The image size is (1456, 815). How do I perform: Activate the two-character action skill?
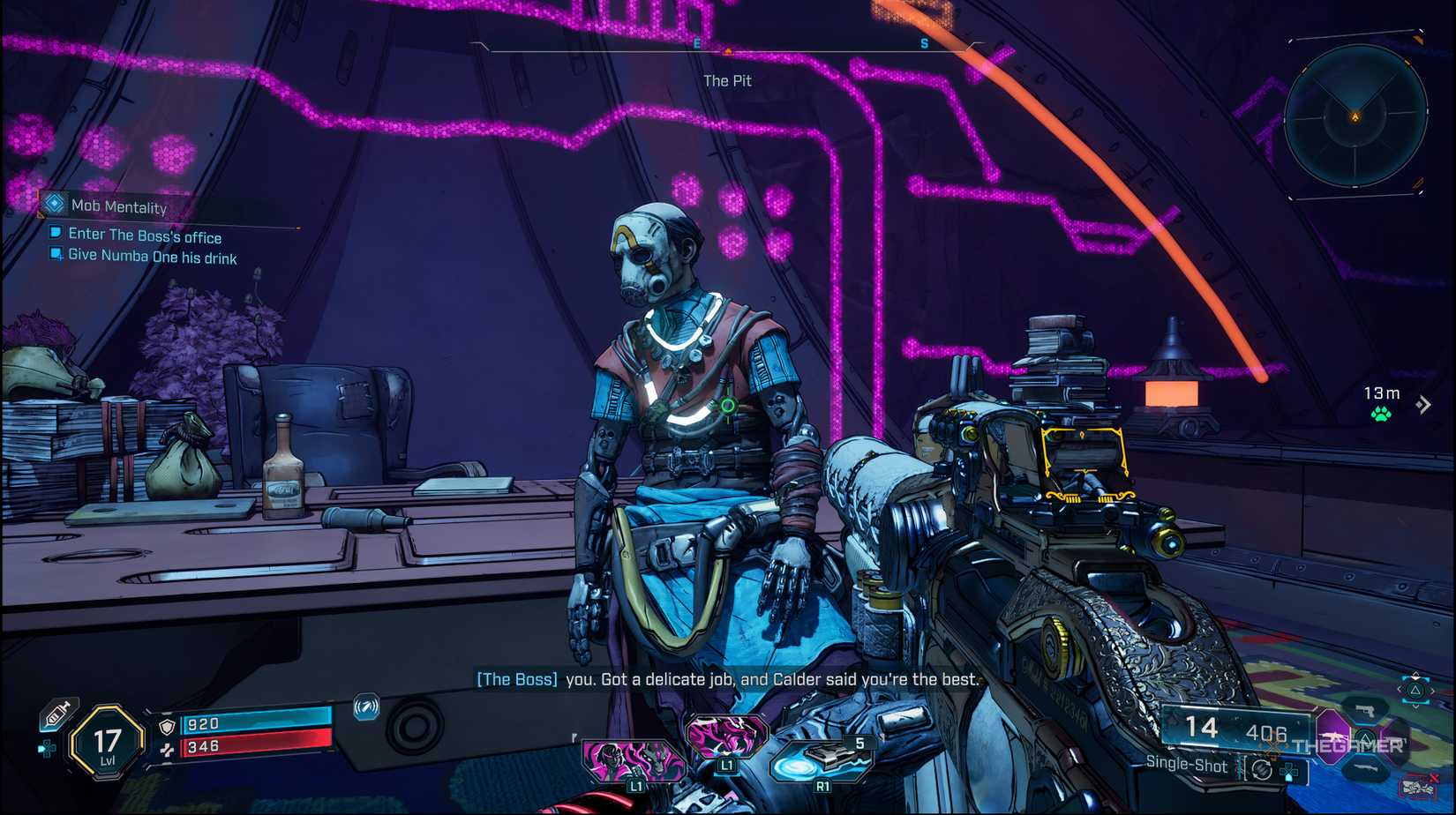point(633,759)
